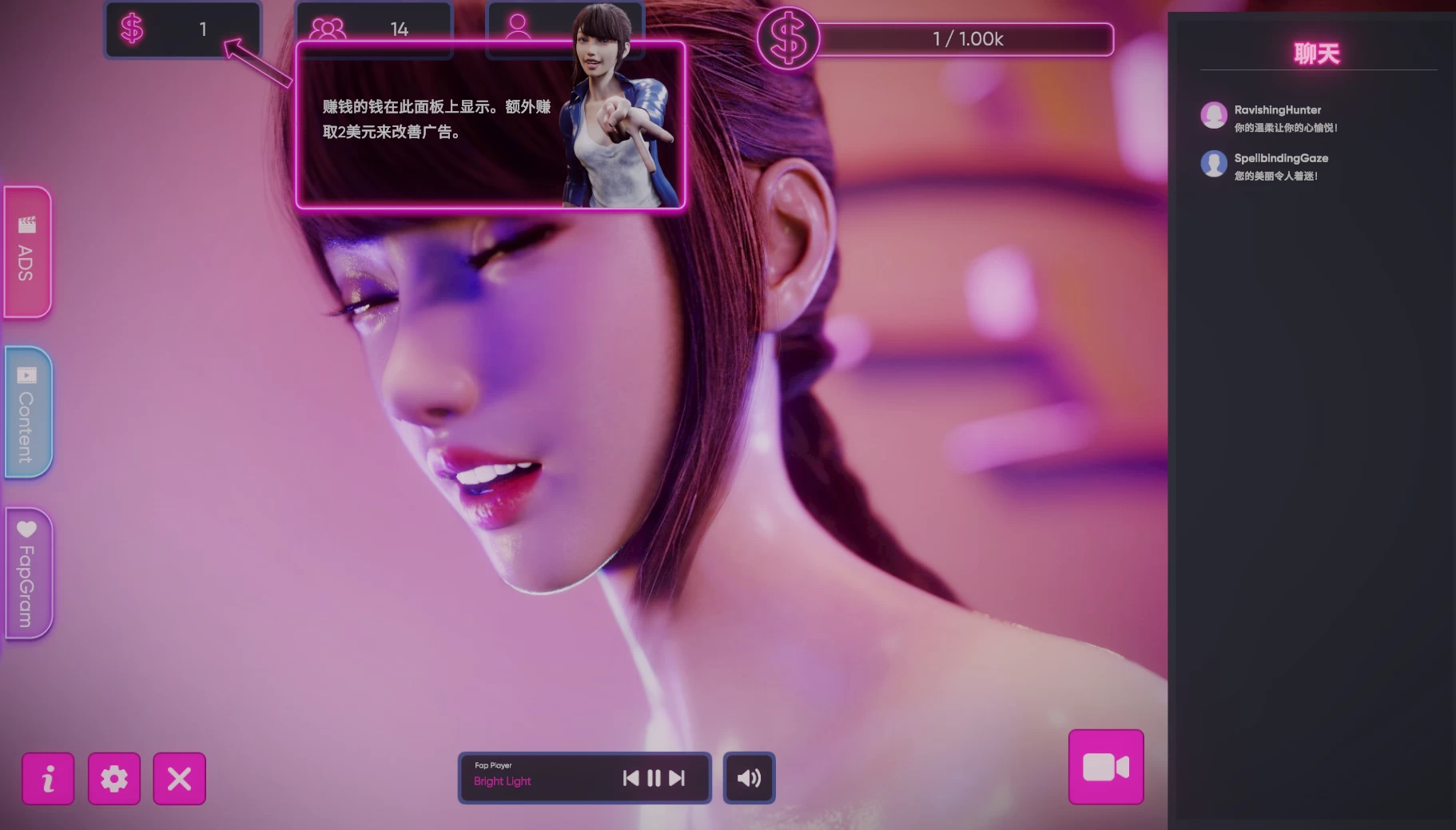Click the X exit stream button

coord(179,778)
